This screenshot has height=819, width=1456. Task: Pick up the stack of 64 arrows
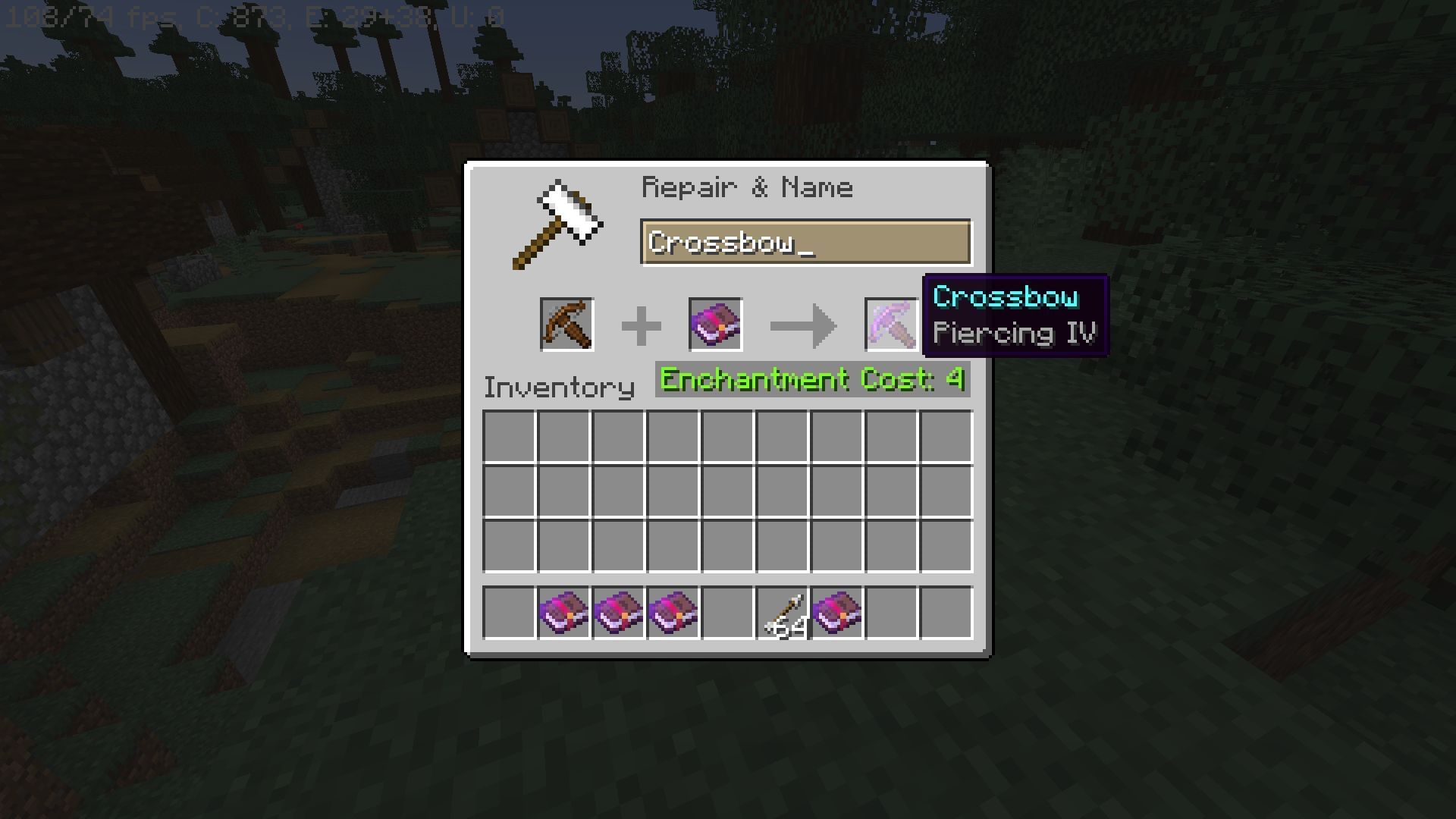point(782,613)
